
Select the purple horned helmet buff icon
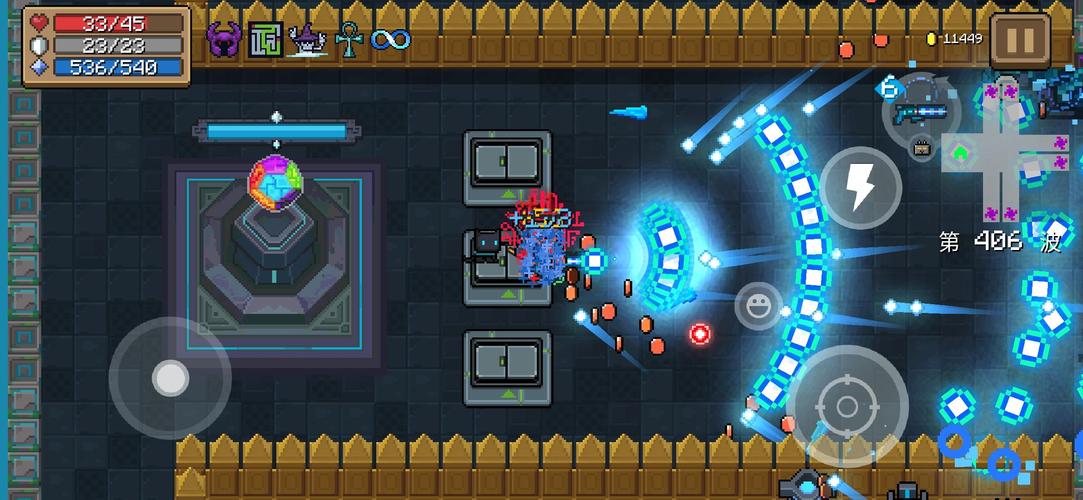224,40
